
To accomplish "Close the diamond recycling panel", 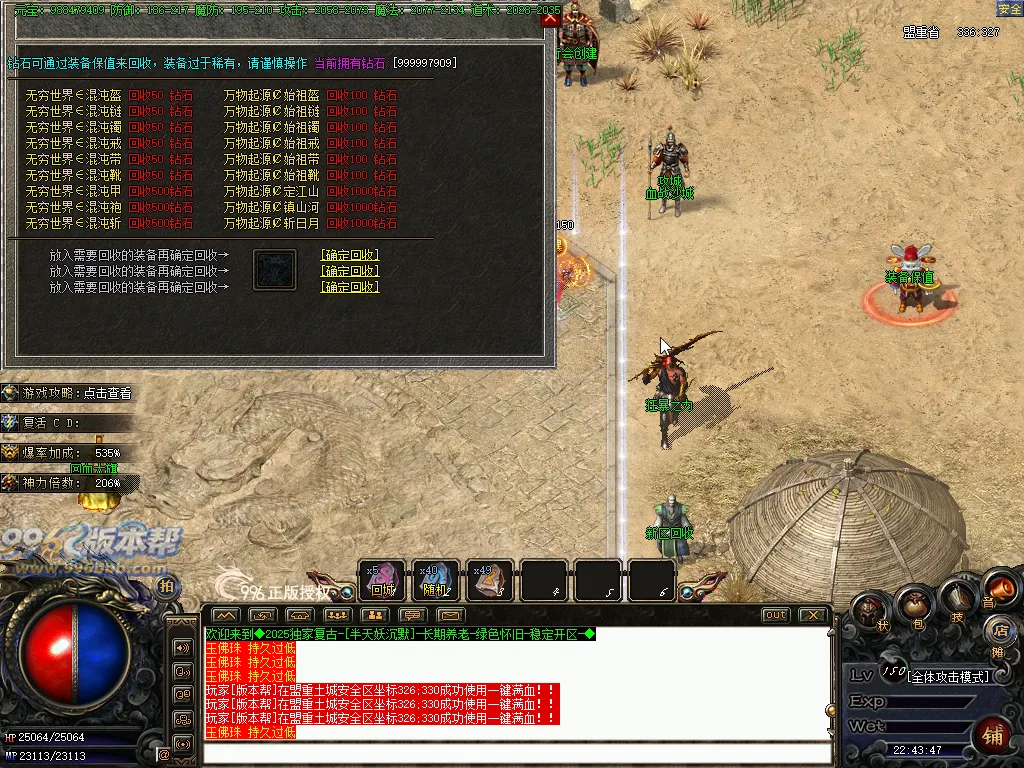I will click(x=549, y=19).
